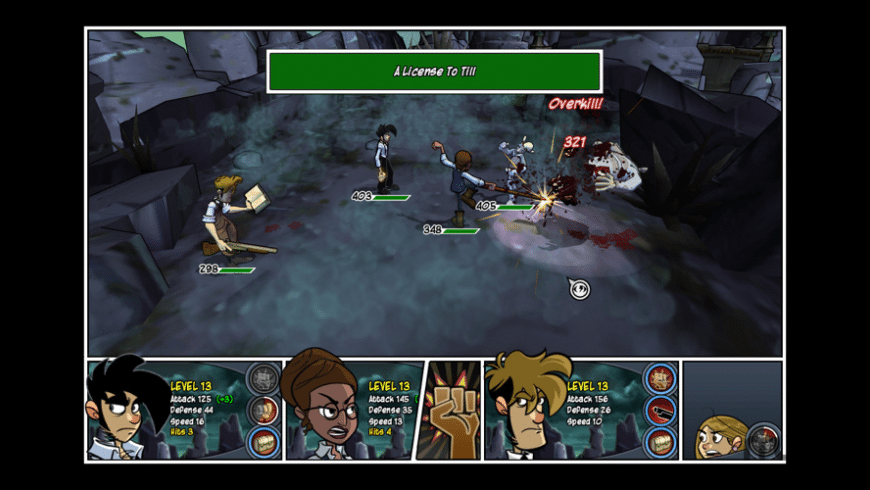Fire the blond hero's shotgun ability

coord(660,410)
